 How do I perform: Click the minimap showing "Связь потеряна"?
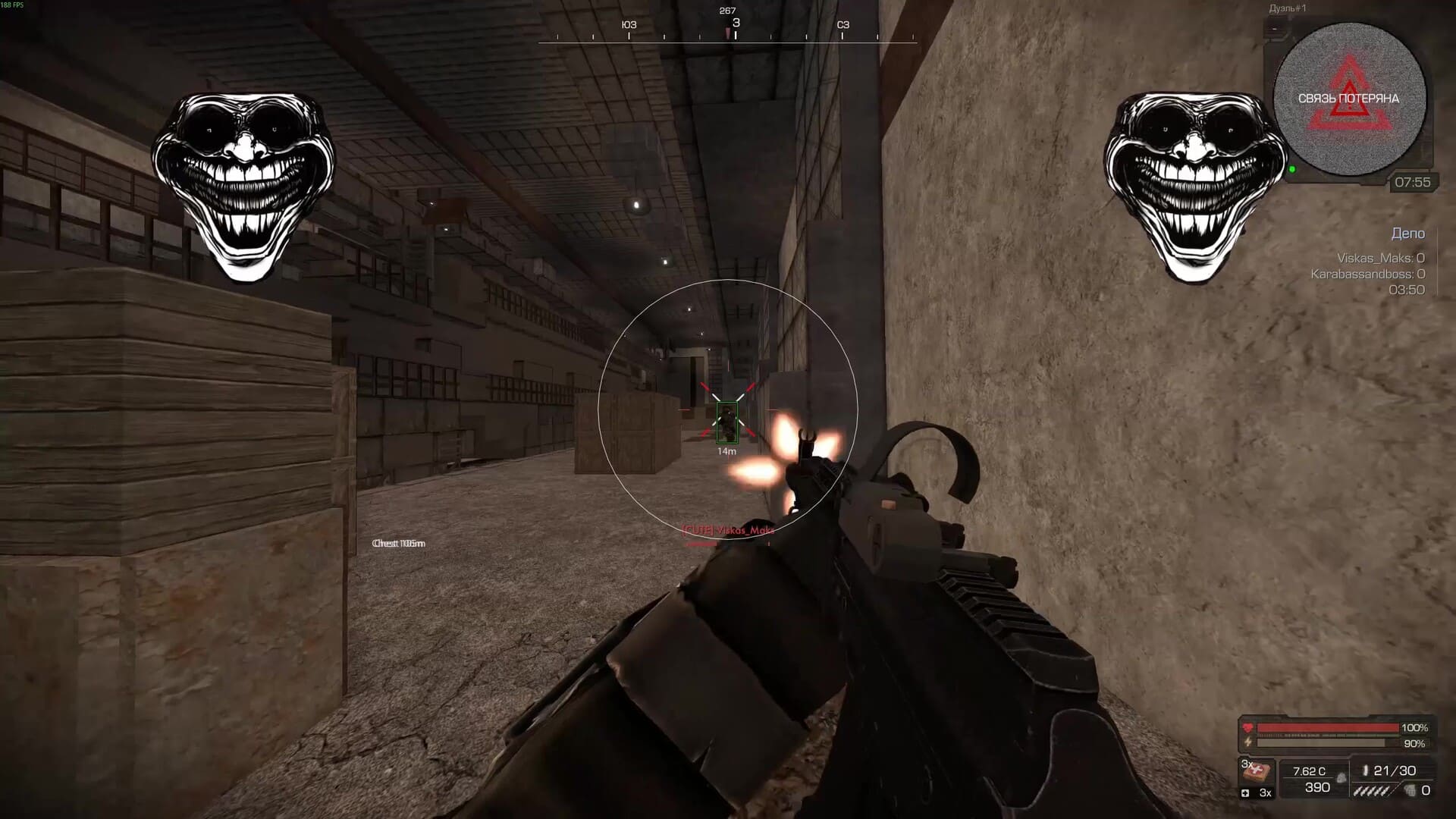1349,99
